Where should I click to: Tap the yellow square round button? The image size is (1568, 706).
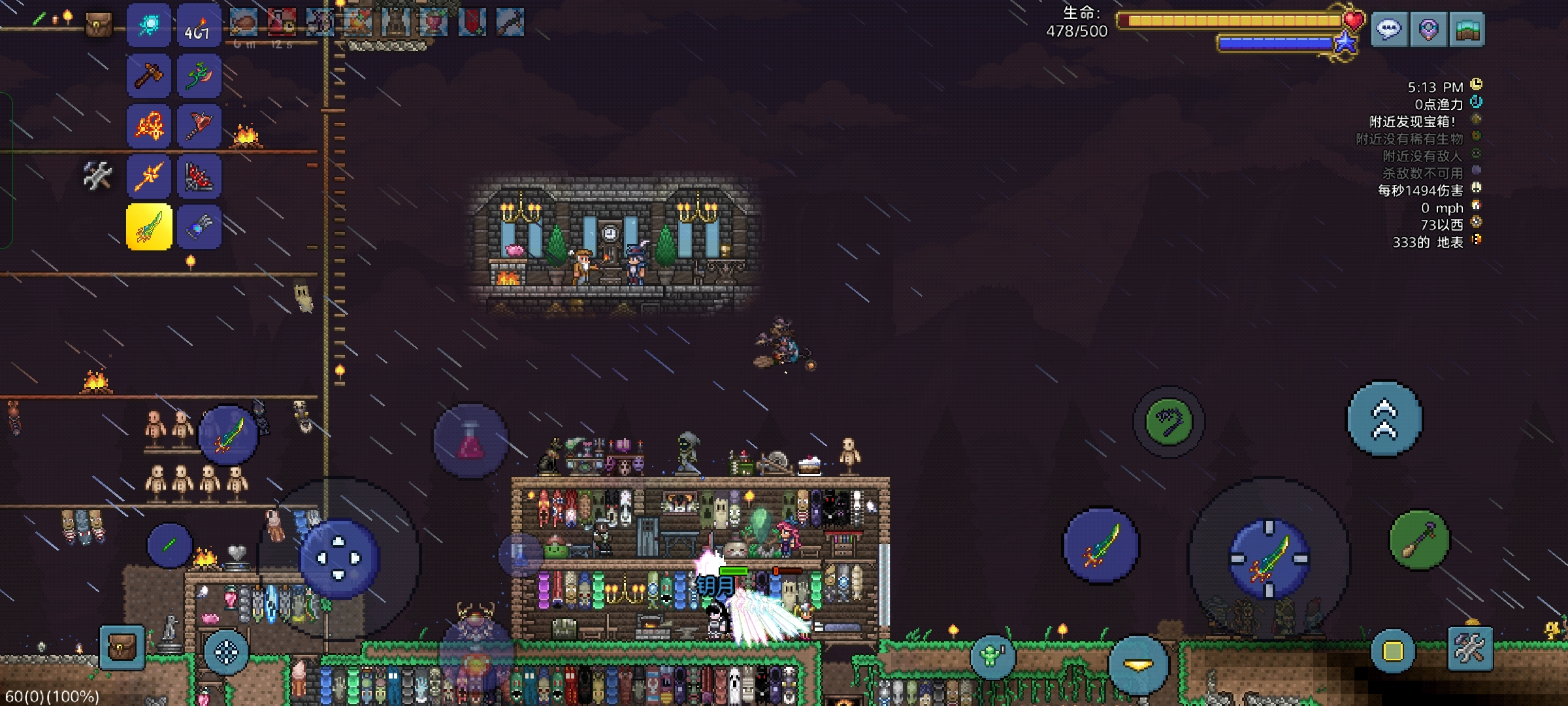pyautogui.click(x=1392, y=651)
